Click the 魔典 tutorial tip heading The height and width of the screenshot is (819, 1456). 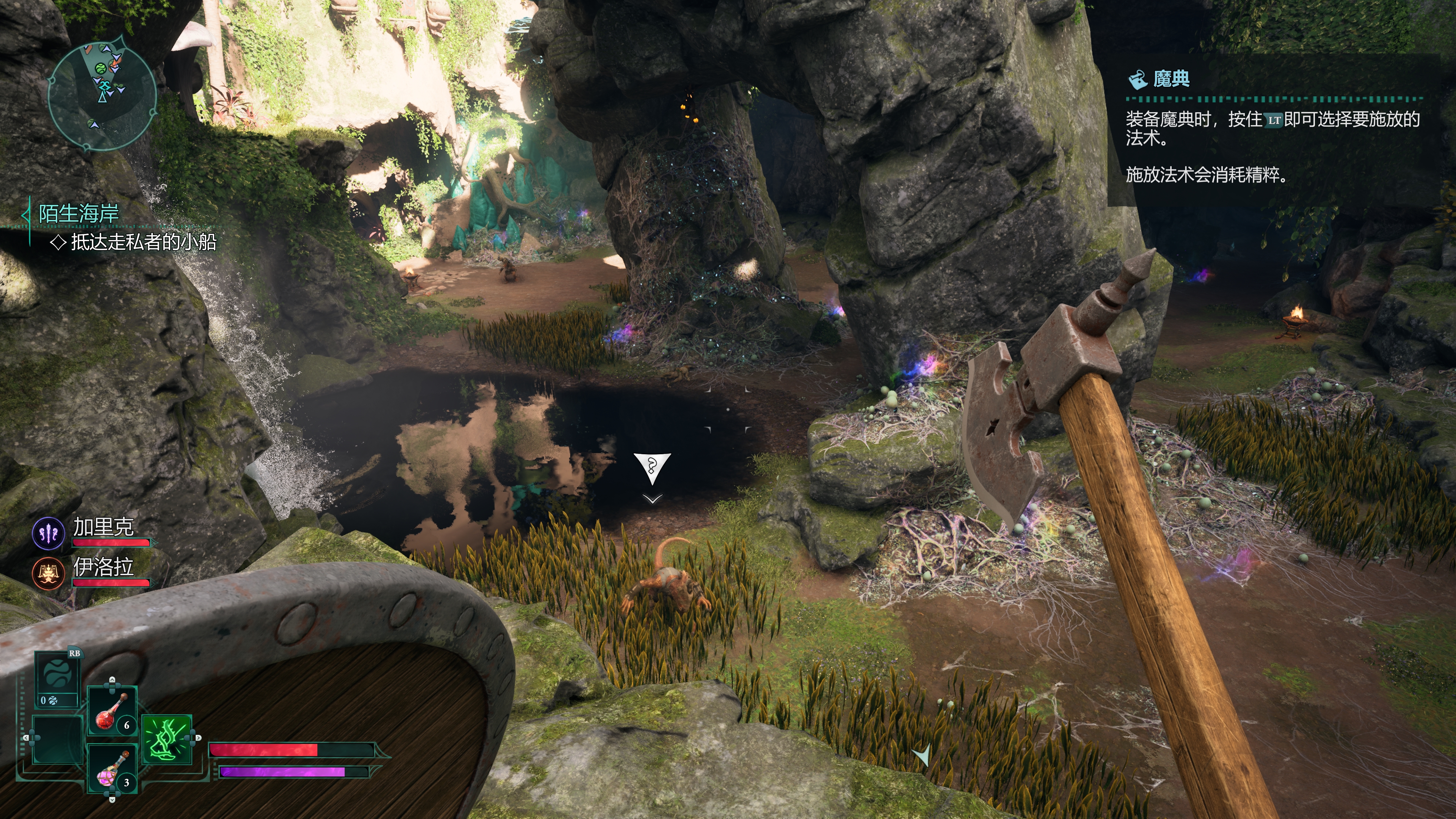click(x=1170, y=79)
